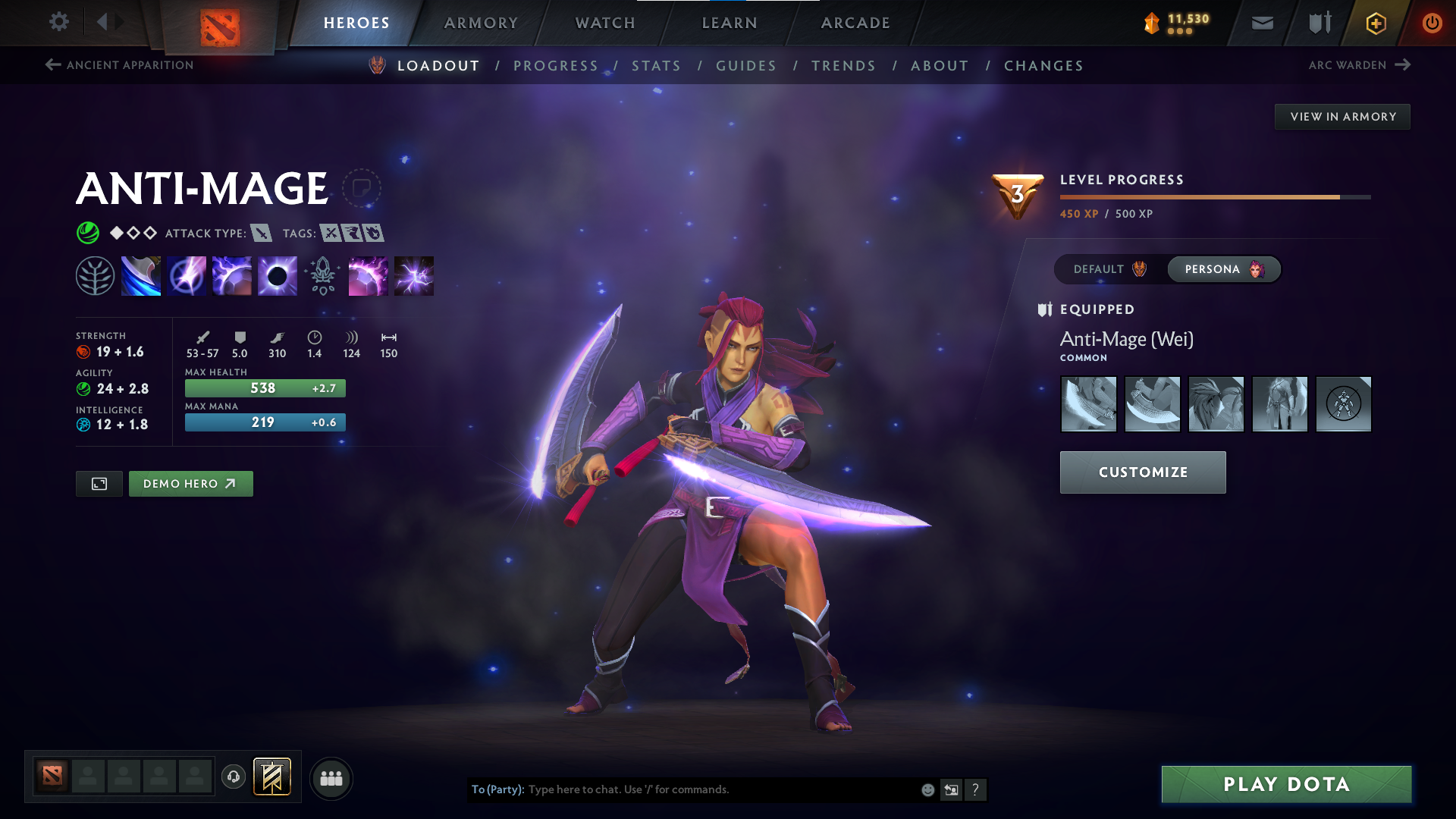Select the Blink ability icon

pyautogui.click(x=187, y=275)
